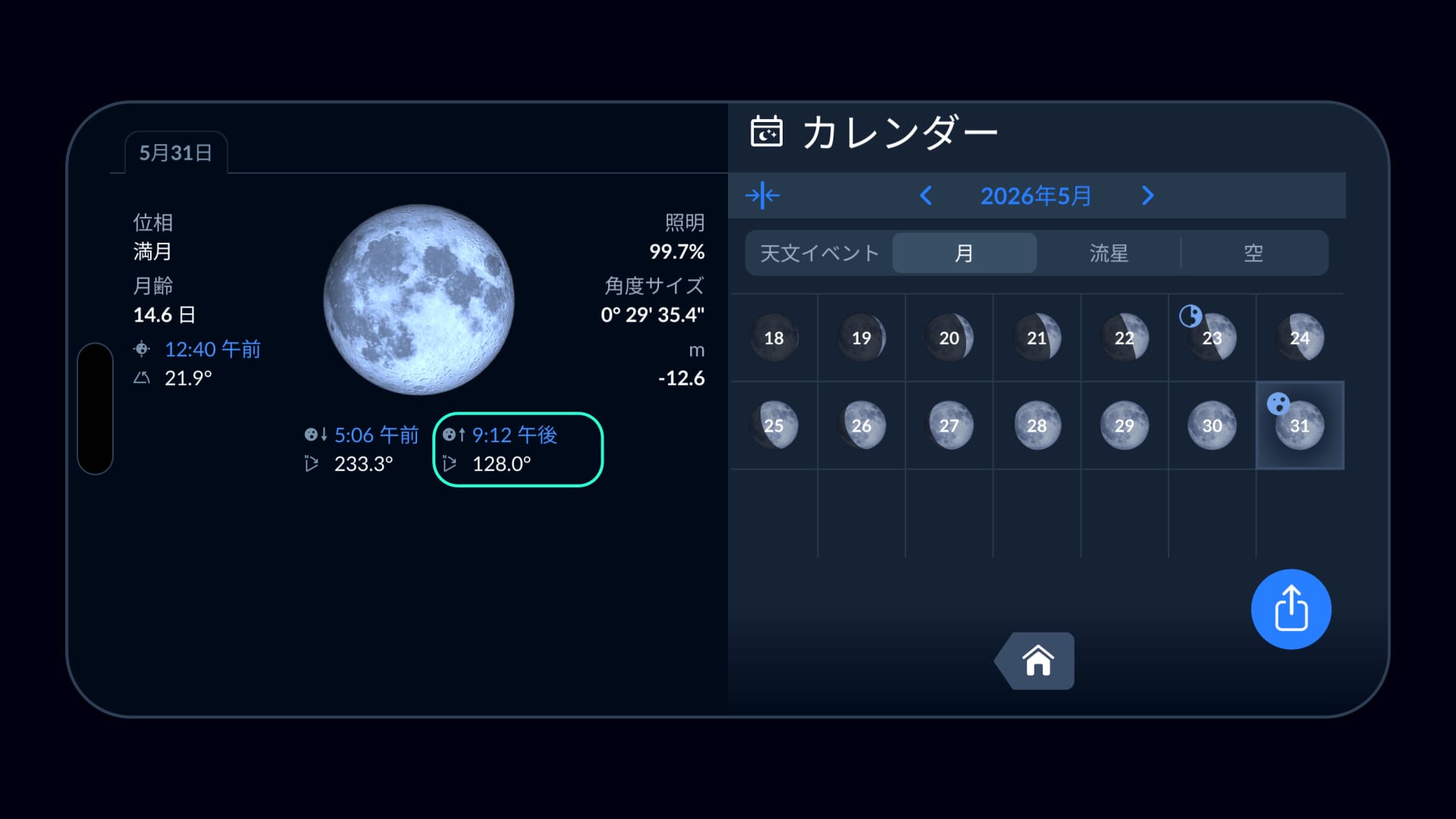Click the moonset icon beside 5:06 午前
Viewport: 1456px width, 819px height.
316,435
